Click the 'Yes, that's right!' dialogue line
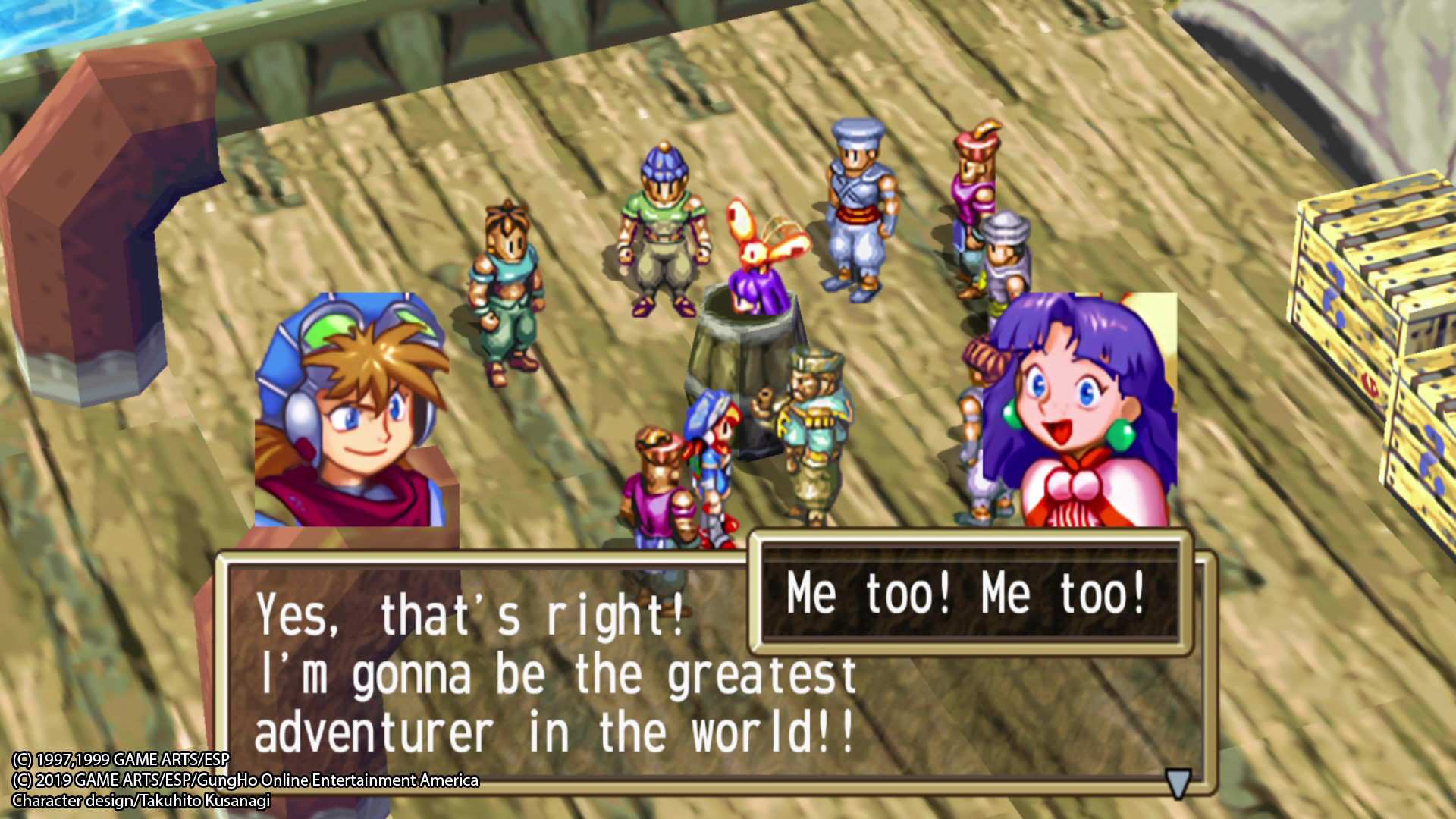 [x=470, y=616]
